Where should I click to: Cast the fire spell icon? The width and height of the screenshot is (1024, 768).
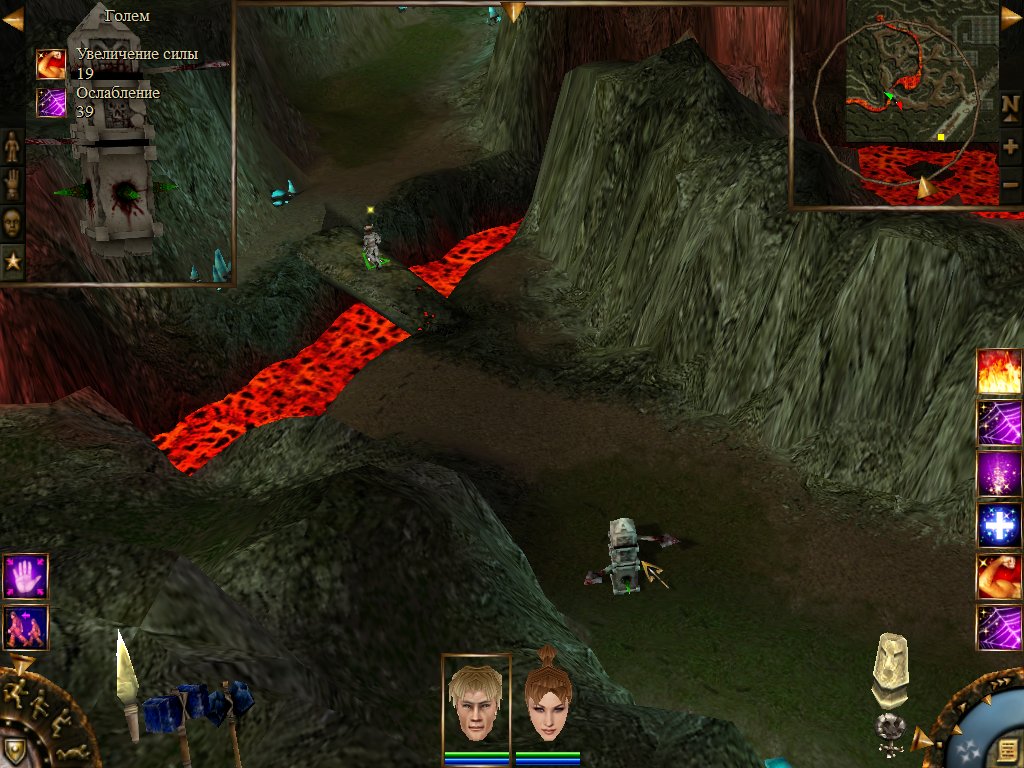[999, 372]
